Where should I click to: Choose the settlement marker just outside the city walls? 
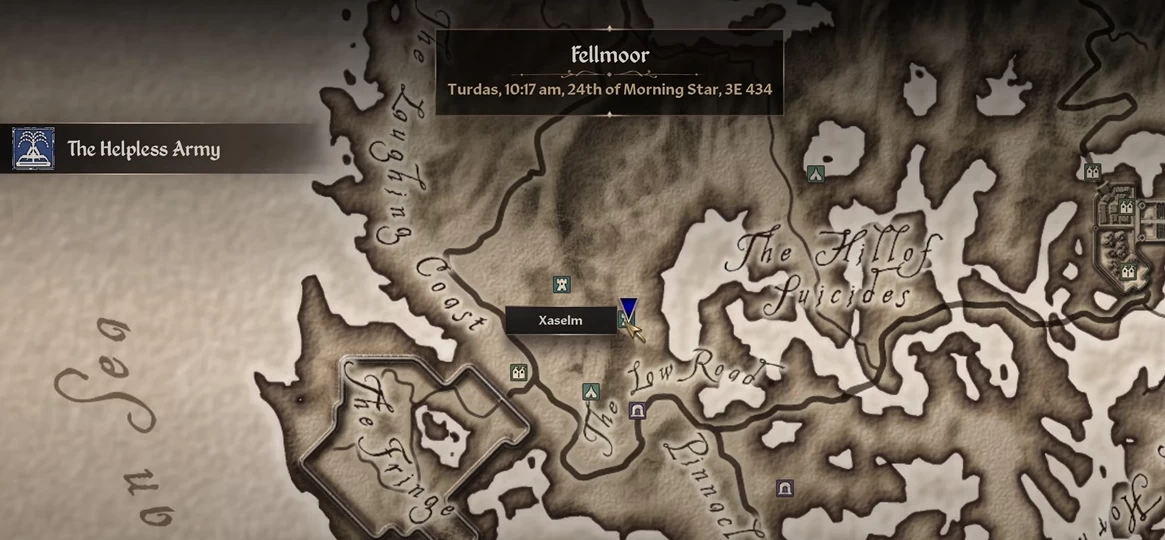[x=1093, y=171]
